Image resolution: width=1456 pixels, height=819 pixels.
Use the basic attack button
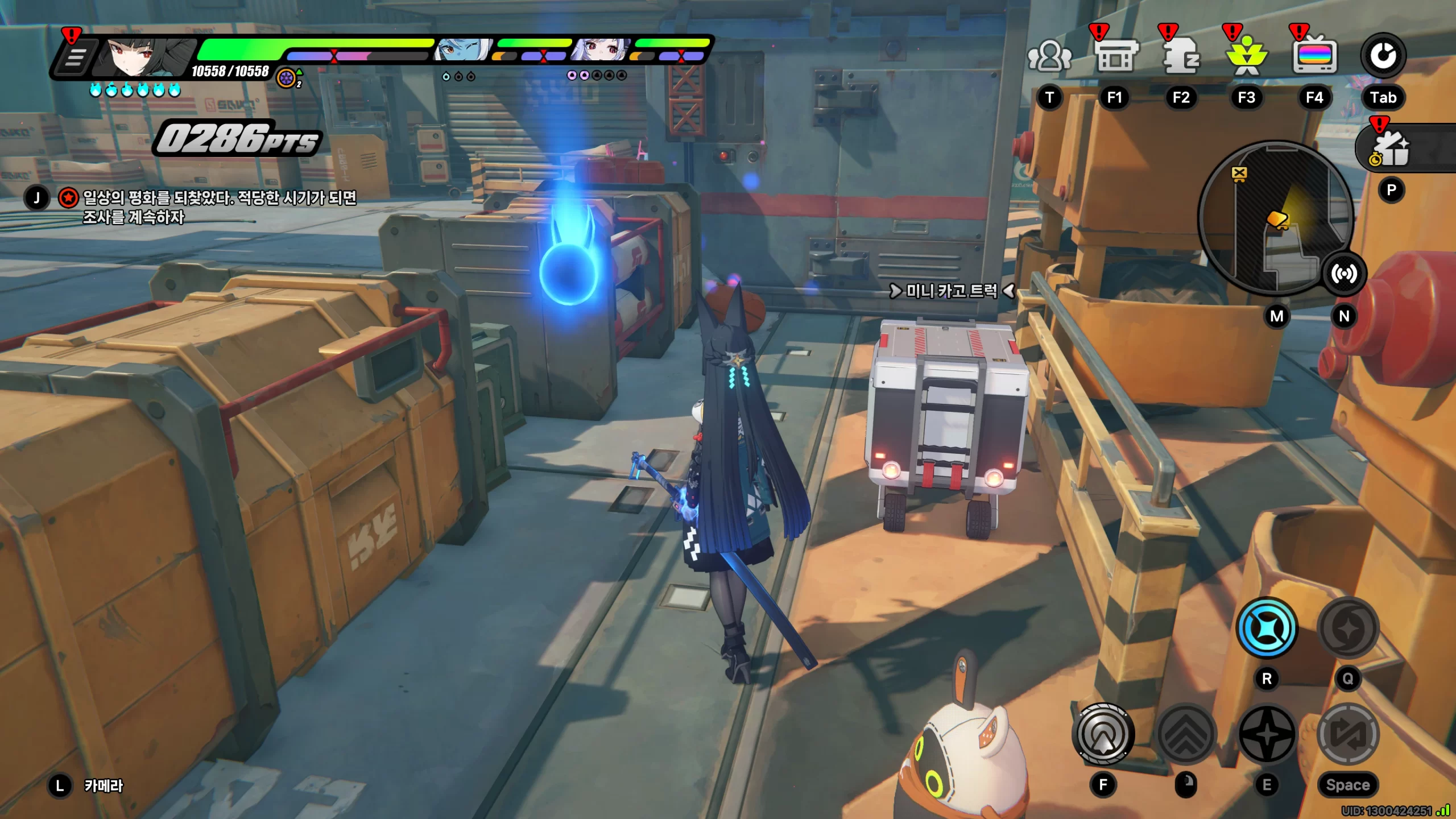[1103, 734]
